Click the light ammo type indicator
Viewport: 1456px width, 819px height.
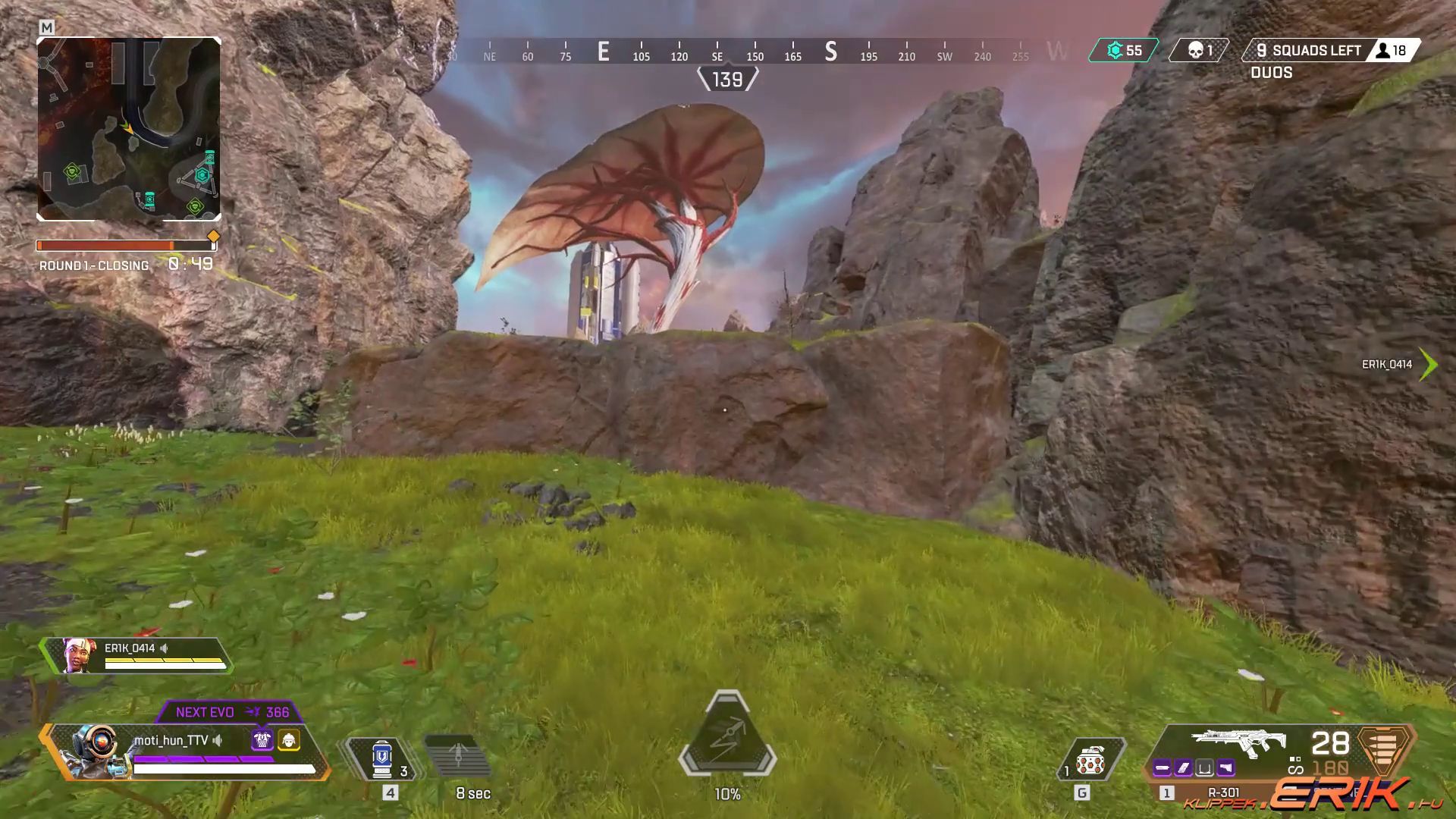(1385, 747)
